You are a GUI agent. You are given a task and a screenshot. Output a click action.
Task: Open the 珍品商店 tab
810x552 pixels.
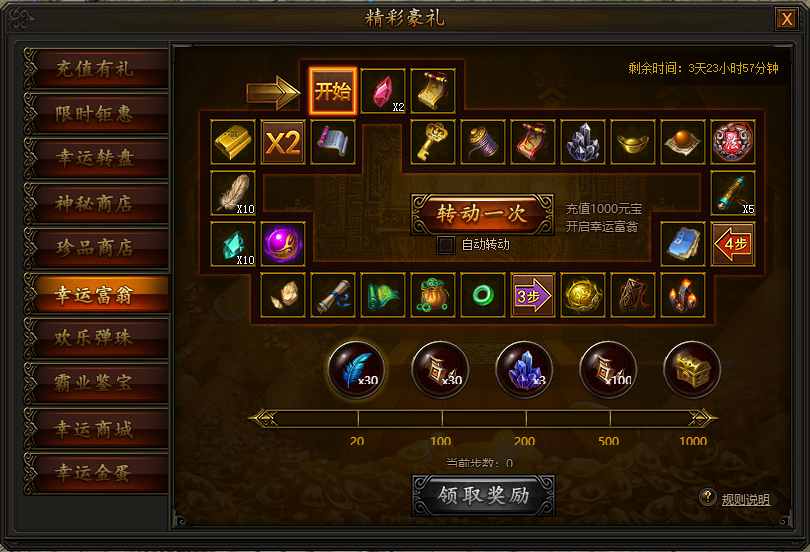[95, 248]
